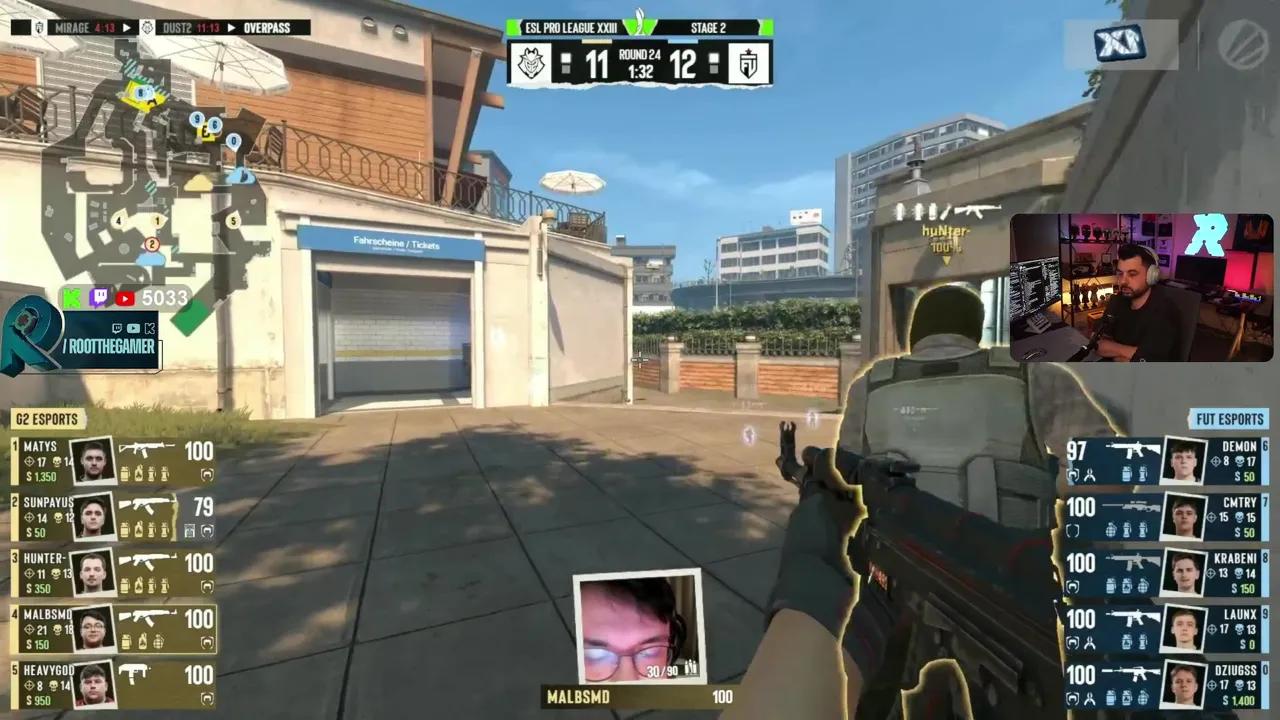
Task: Expand the arrow after MIRAGE 4:13
Action: pos(125,28)
